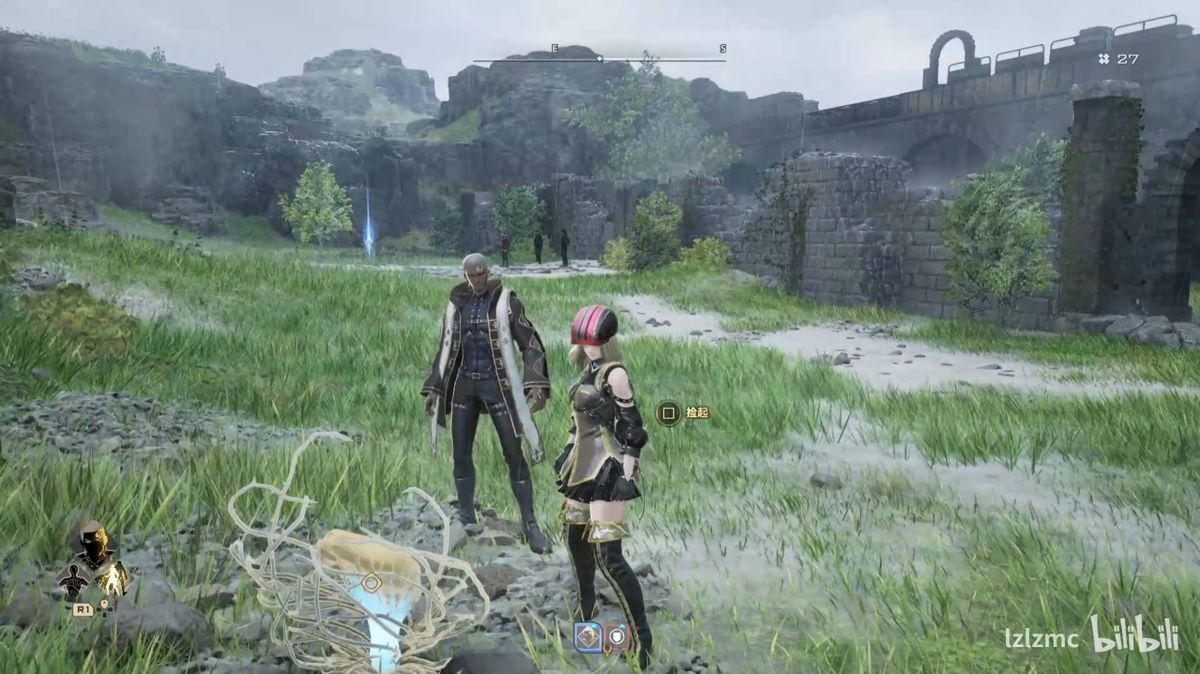Activate the glowing golden figure icon
This screenshot has height=674, width=1200.
(x=116, y=578)
